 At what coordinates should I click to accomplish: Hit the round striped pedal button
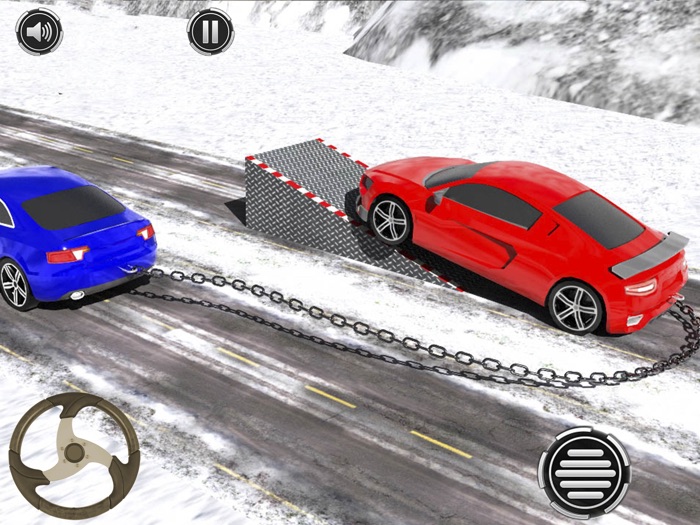(x=584, y=472)
